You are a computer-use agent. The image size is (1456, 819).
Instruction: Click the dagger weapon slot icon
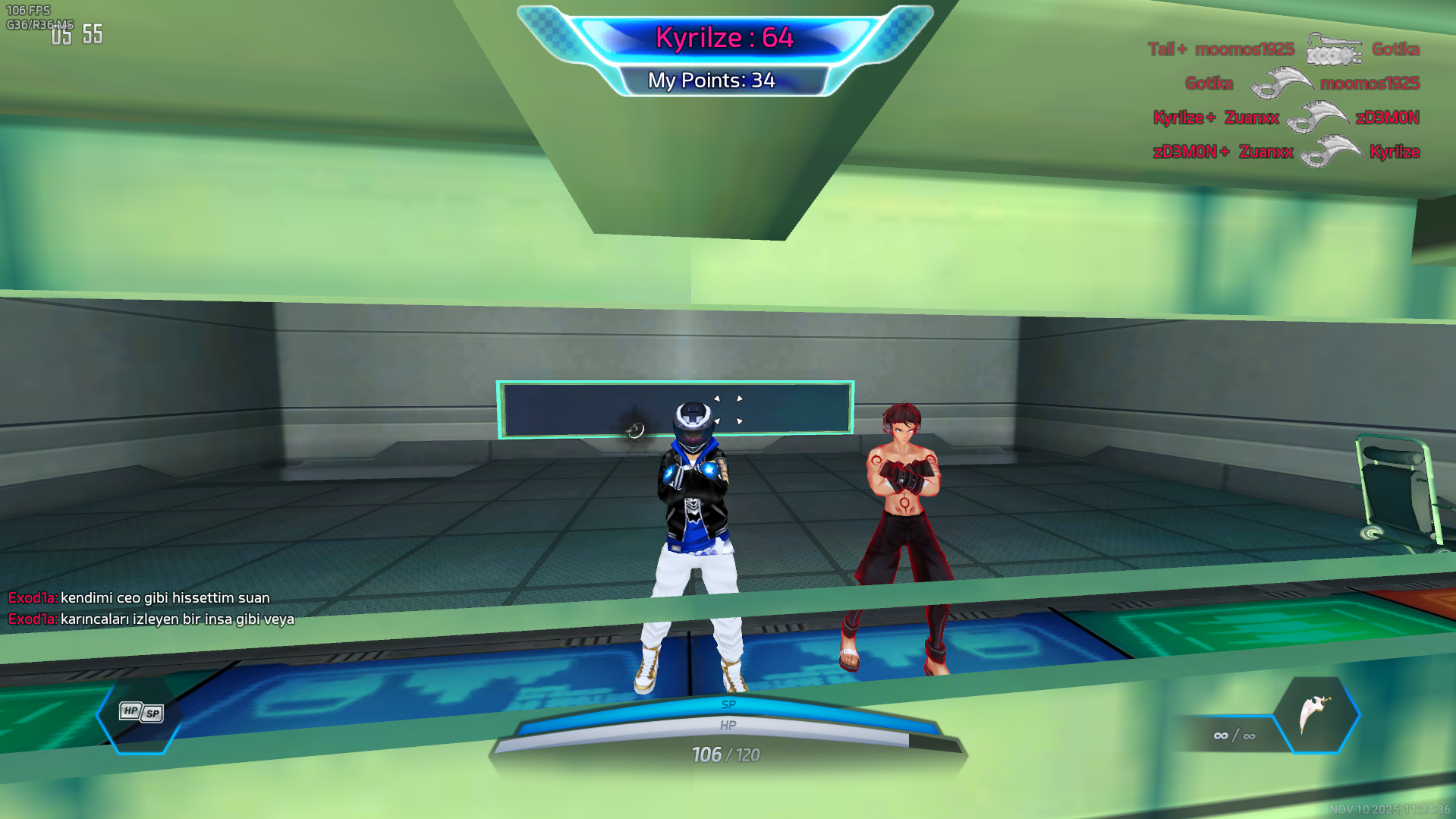pos(1316,714)
